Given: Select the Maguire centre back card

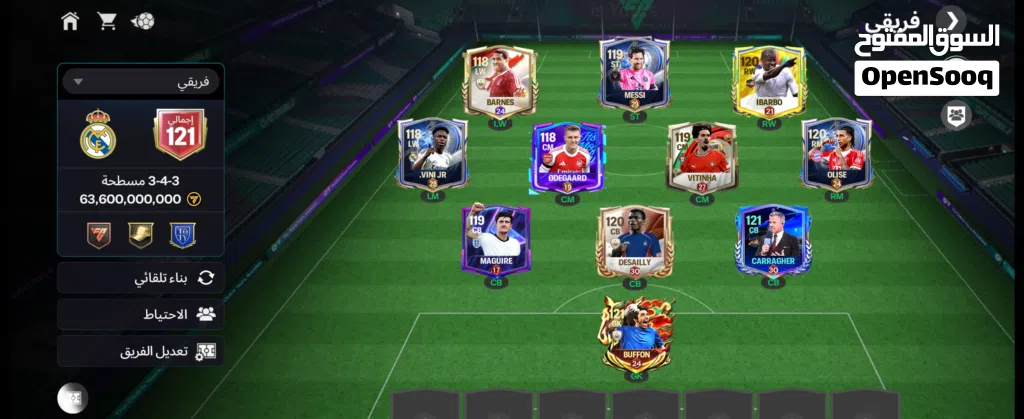Looking at the screenshot, I should [x=496, y=240].
